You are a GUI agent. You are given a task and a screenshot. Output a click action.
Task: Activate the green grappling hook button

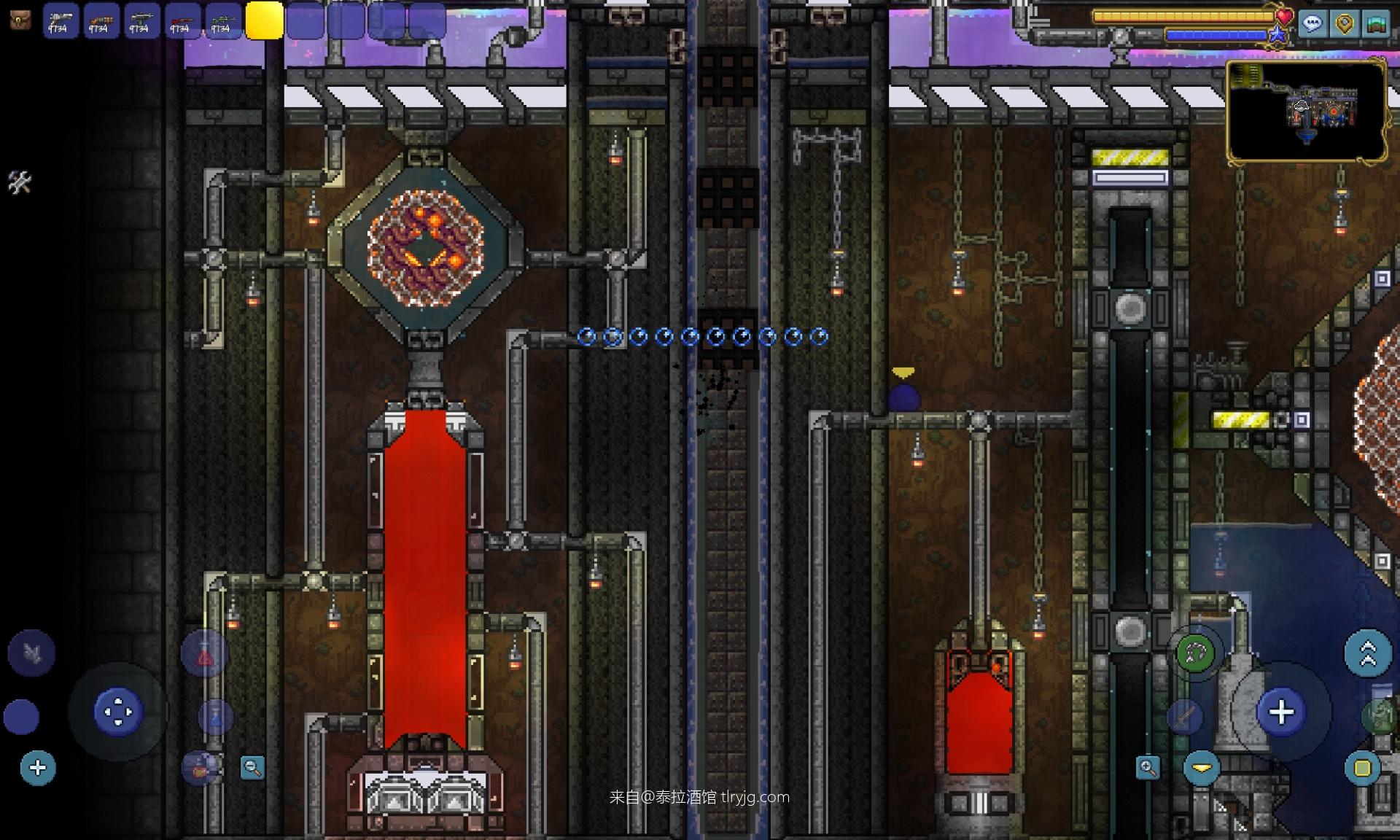coord(1196,653)
